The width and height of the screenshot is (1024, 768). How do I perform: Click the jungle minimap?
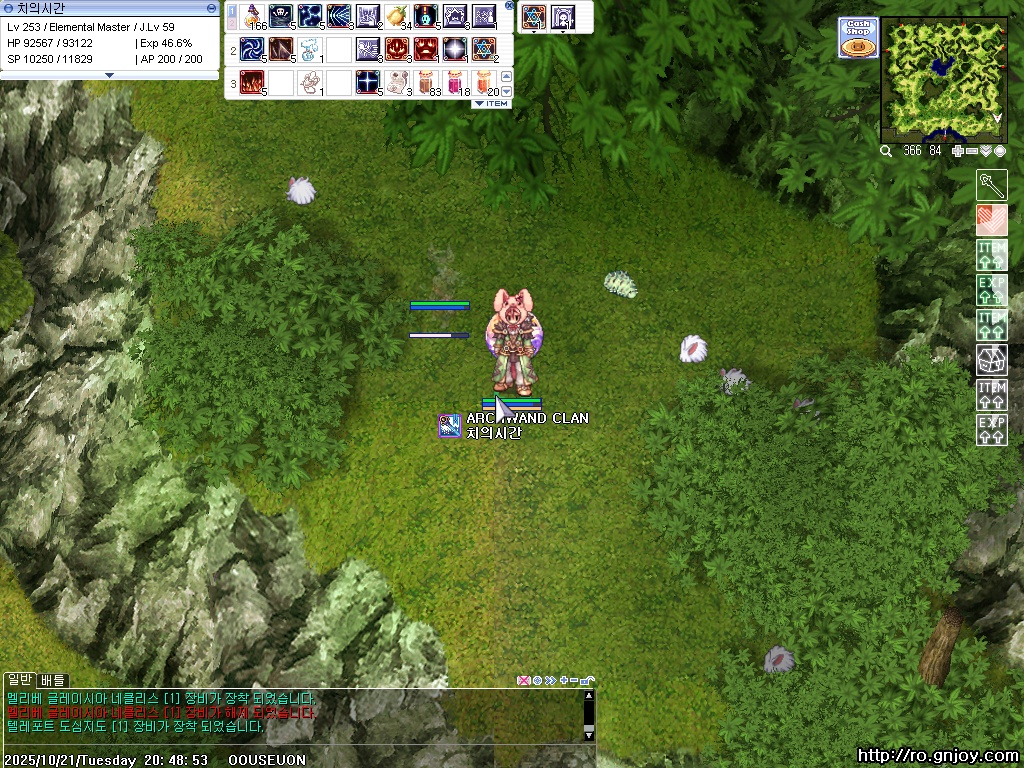(x=944, y=80)
